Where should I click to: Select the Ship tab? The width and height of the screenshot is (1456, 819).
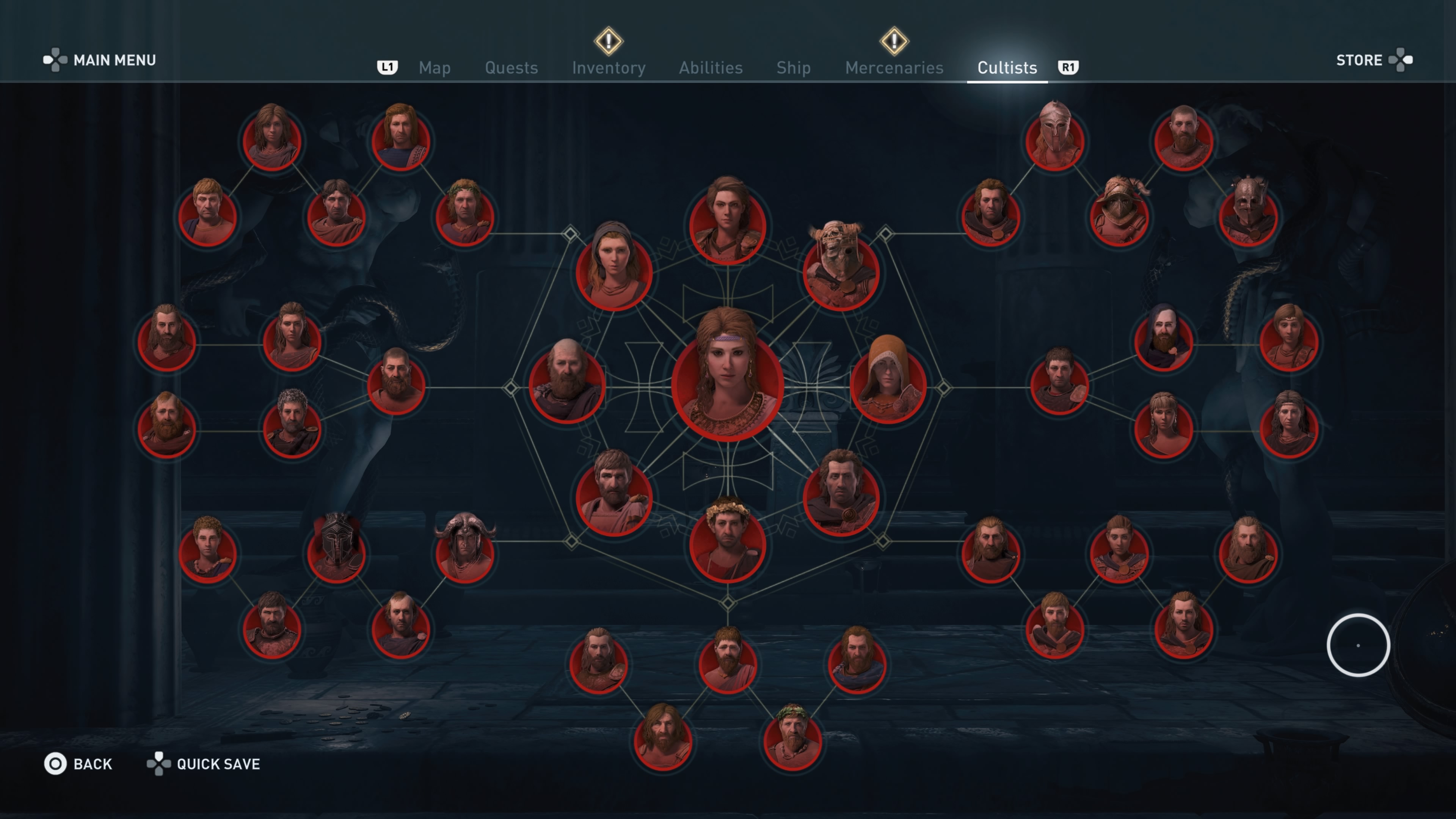tap(793, 68)
